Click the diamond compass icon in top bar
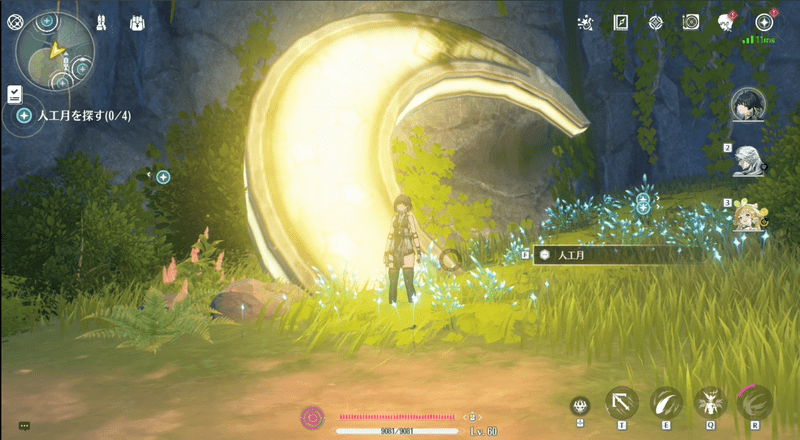Screen dimensions: 800x440 [x=656, y=22]
